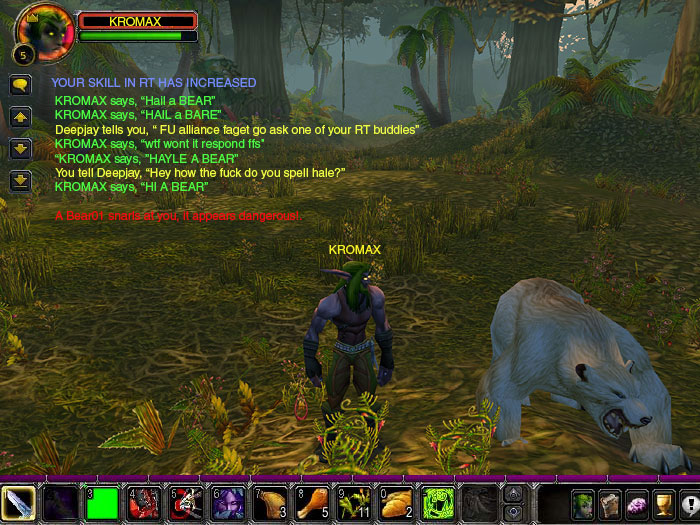The image size is (700, 525).
Task: Open the character info micro button
Action: pyautogui.click(x=582, y=505)
